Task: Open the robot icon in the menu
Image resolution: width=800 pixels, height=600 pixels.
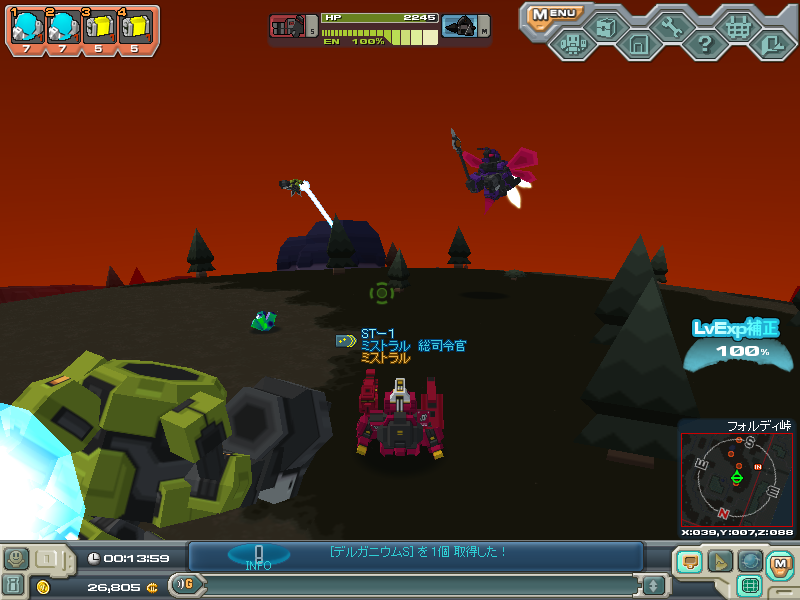Action: 572,43
